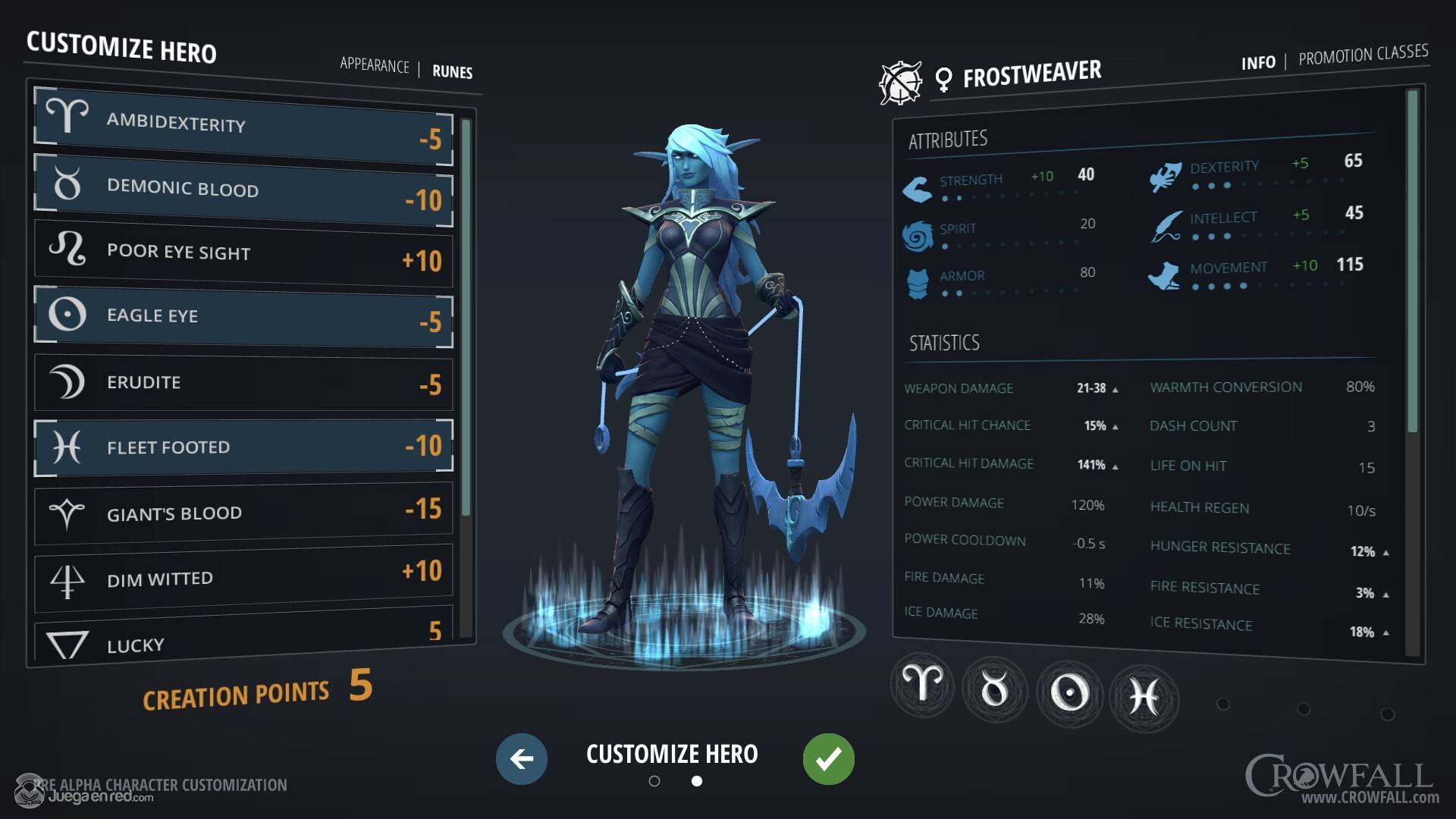Click the equipped Taurus rune icon
This screenshot has width=1456, height=819.
coord(994,690)
